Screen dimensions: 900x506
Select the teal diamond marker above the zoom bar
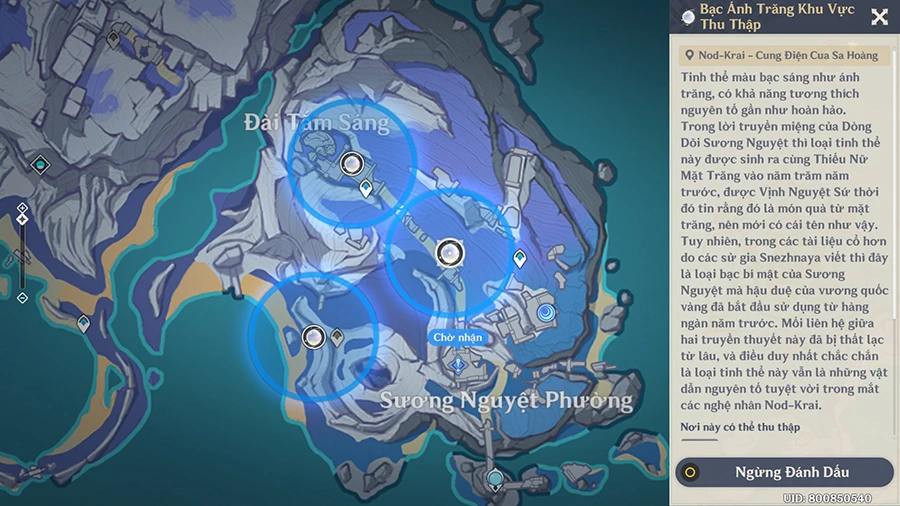40,164
